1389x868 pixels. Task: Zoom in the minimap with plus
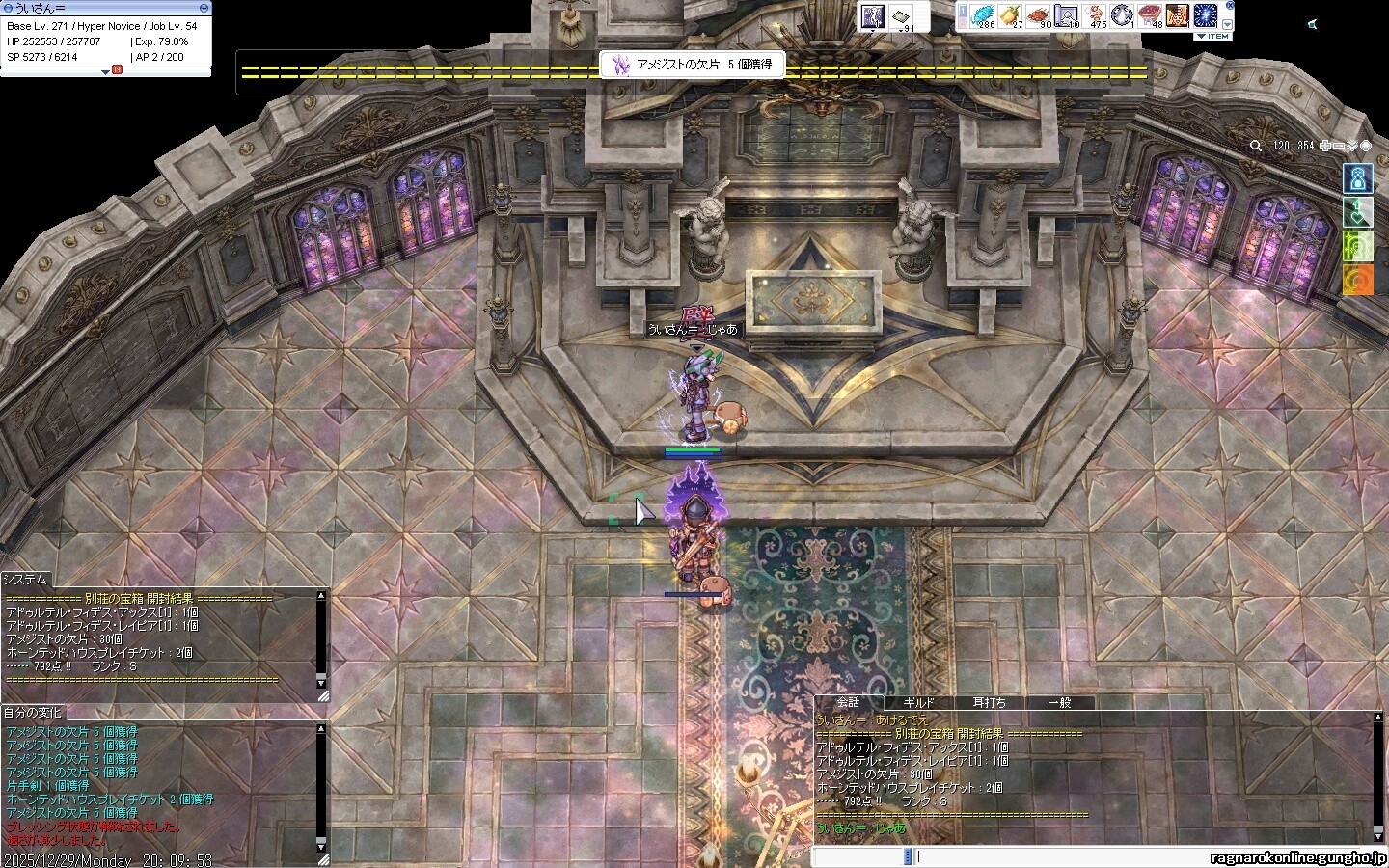pos(1325,146)
